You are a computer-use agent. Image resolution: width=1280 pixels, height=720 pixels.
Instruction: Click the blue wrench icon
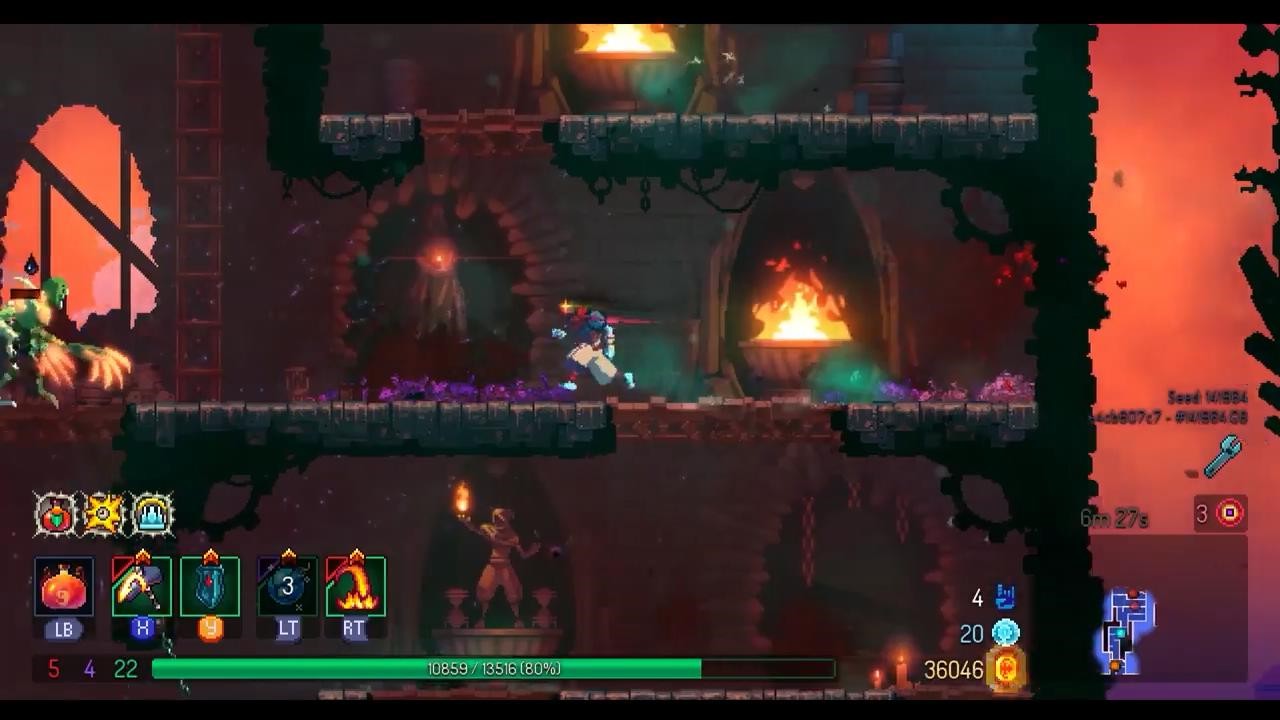coord(1222,456)
